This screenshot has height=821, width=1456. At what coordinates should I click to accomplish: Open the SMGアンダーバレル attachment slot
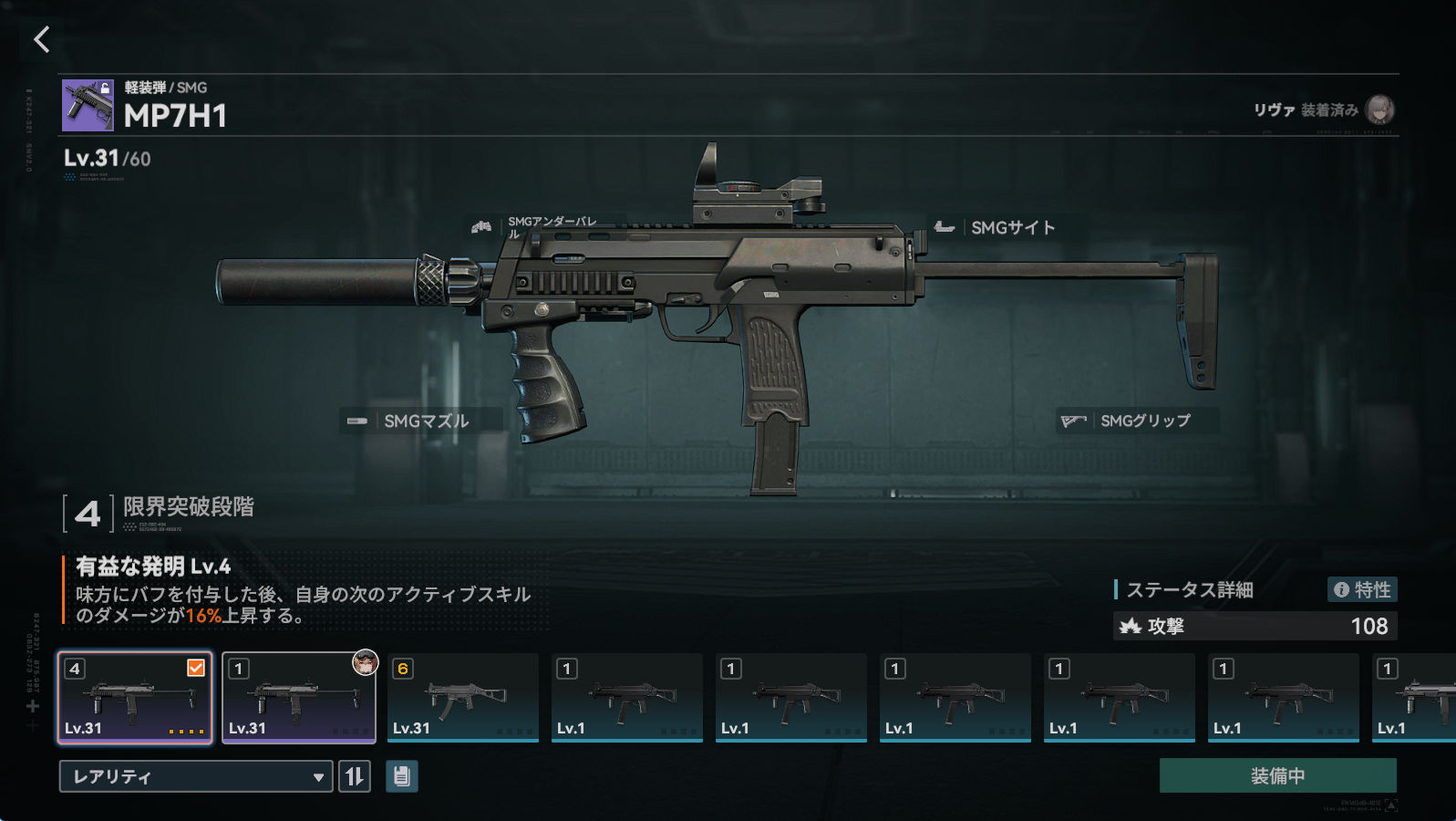click(543, 227)
